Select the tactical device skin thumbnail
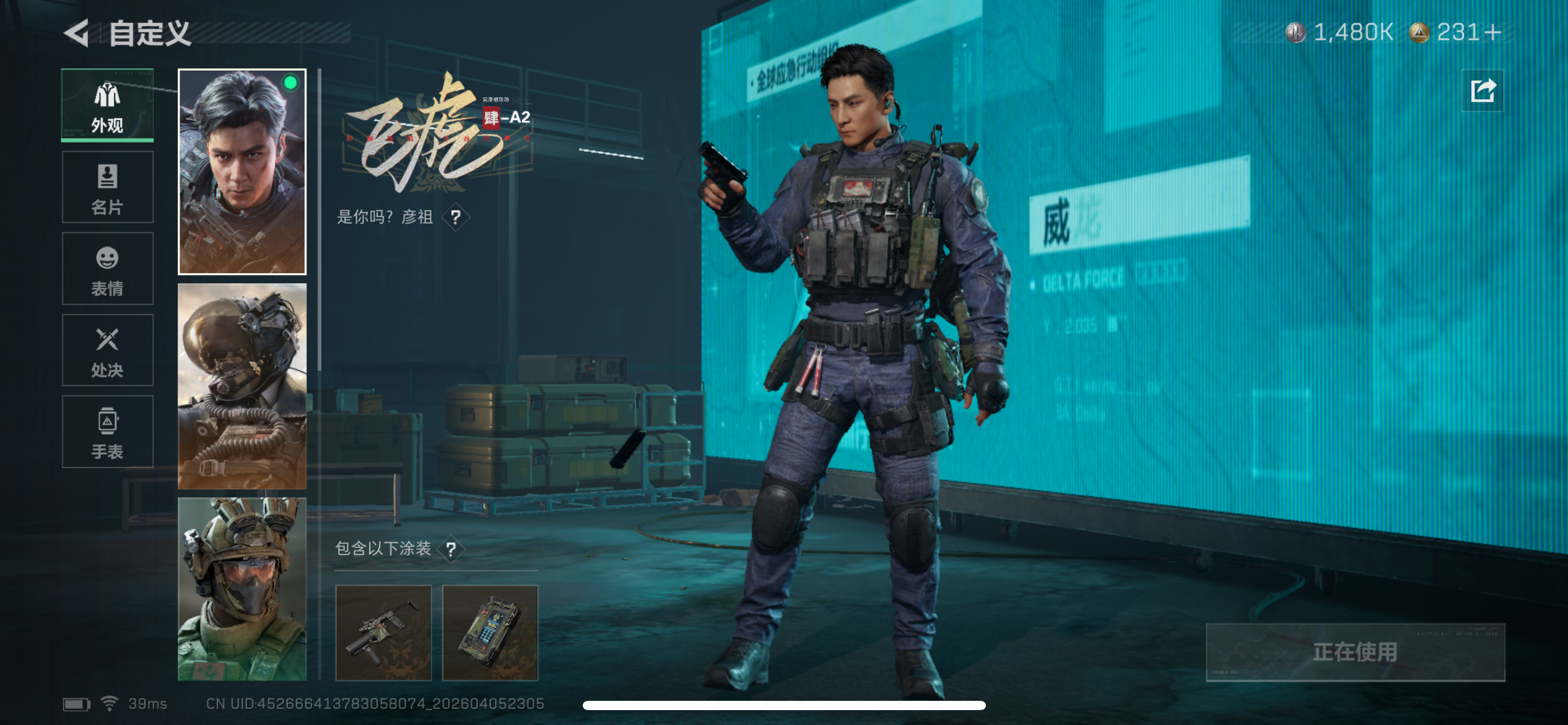 491,633
